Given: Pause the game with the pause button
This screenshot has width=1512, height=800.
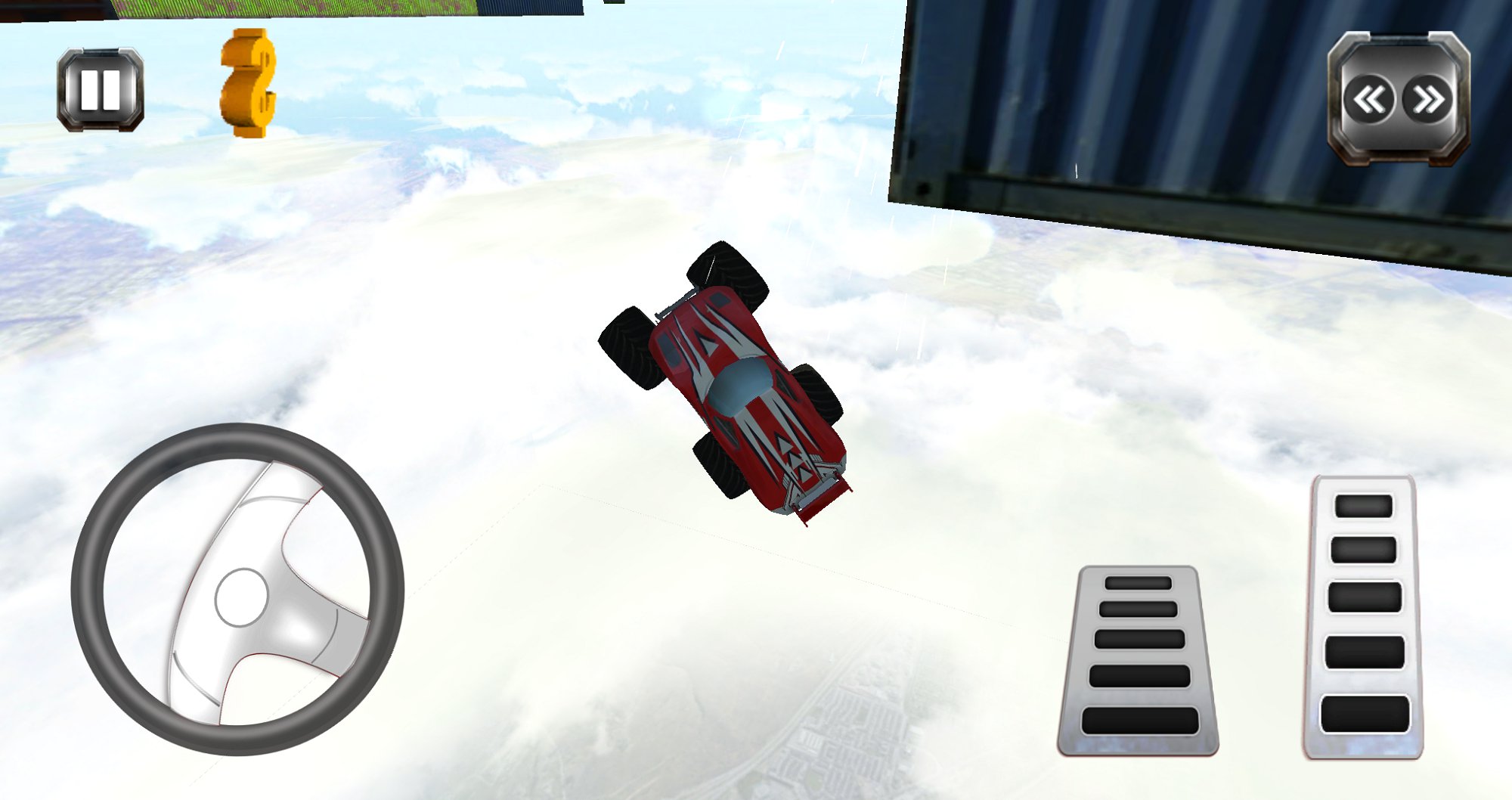Looking at the screenshot, I should point(101,90).
